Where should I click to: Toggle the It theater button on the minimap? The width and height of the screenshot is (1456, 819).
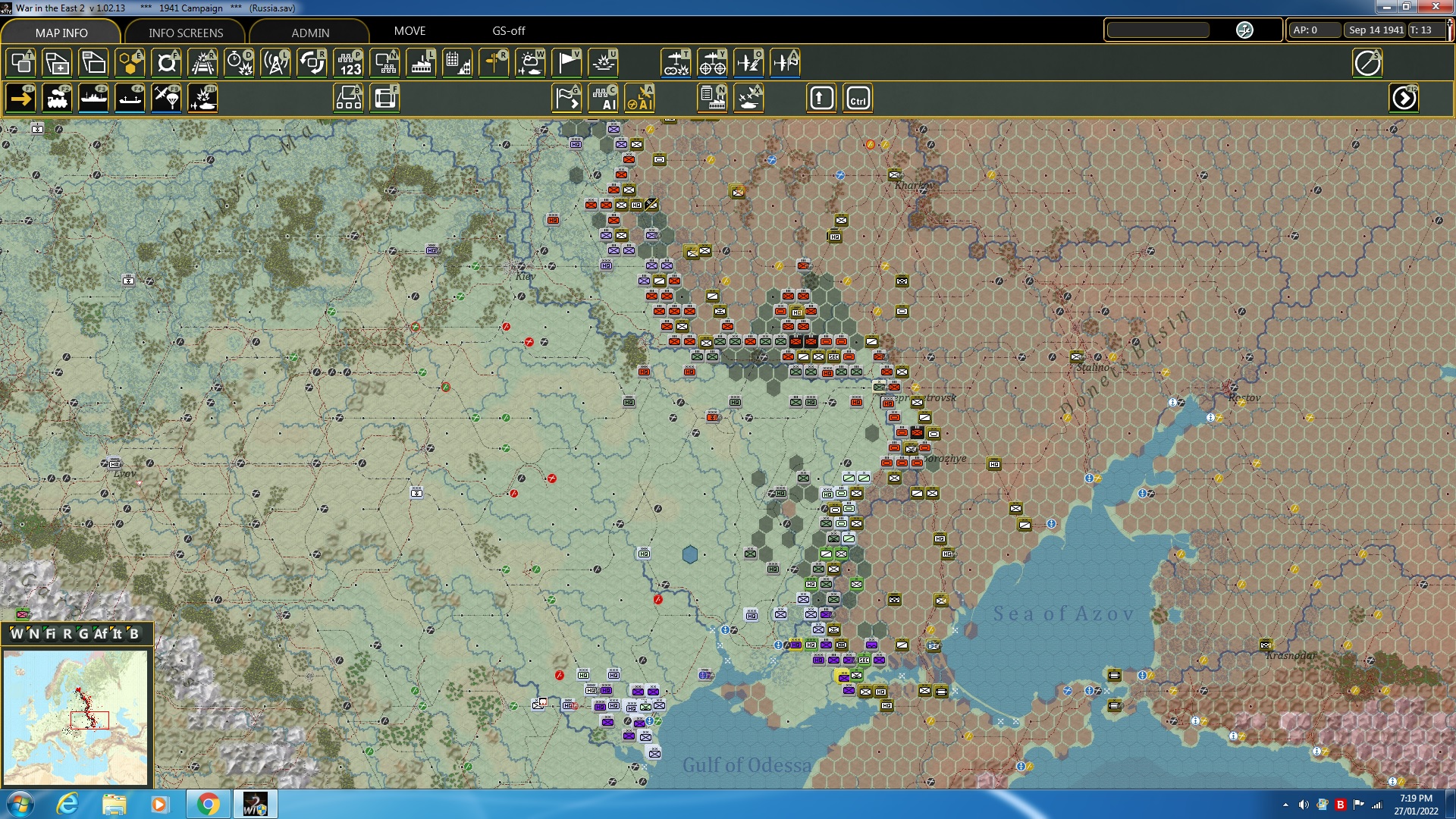click(119, 635)
